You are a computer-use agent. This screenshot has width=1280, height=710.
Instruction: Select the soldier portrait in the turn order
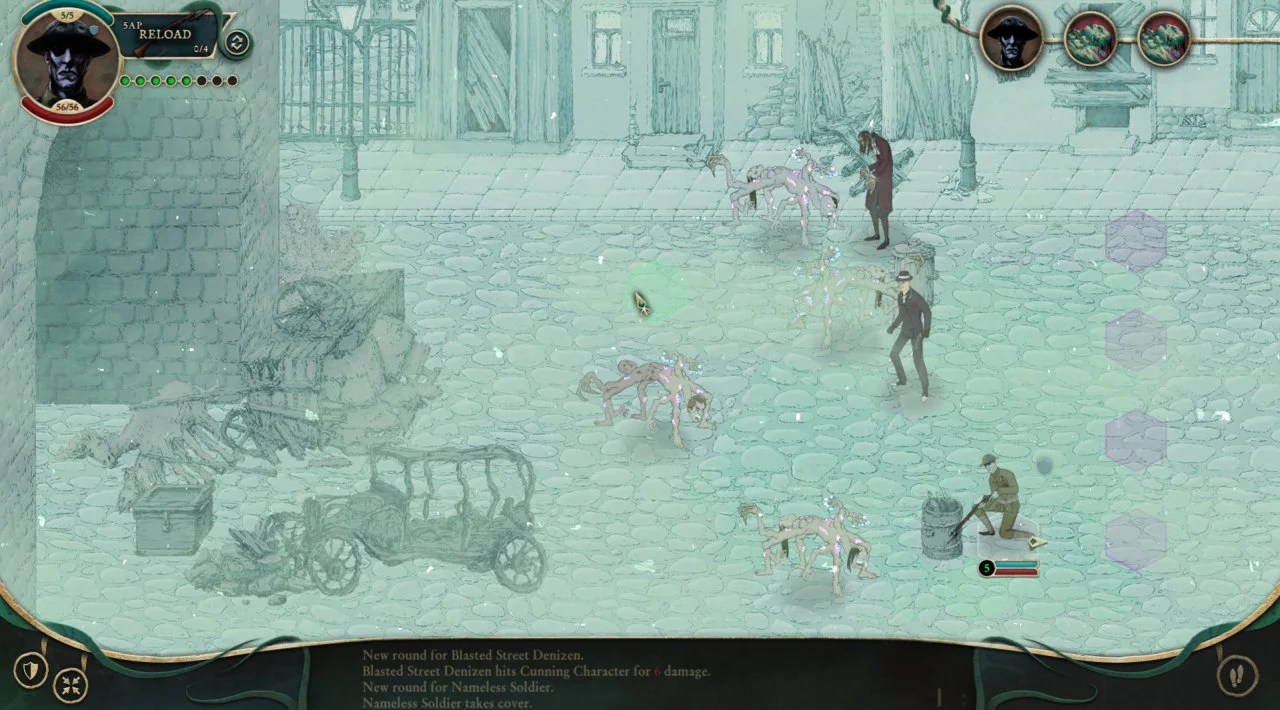[x=1011, y=39]
